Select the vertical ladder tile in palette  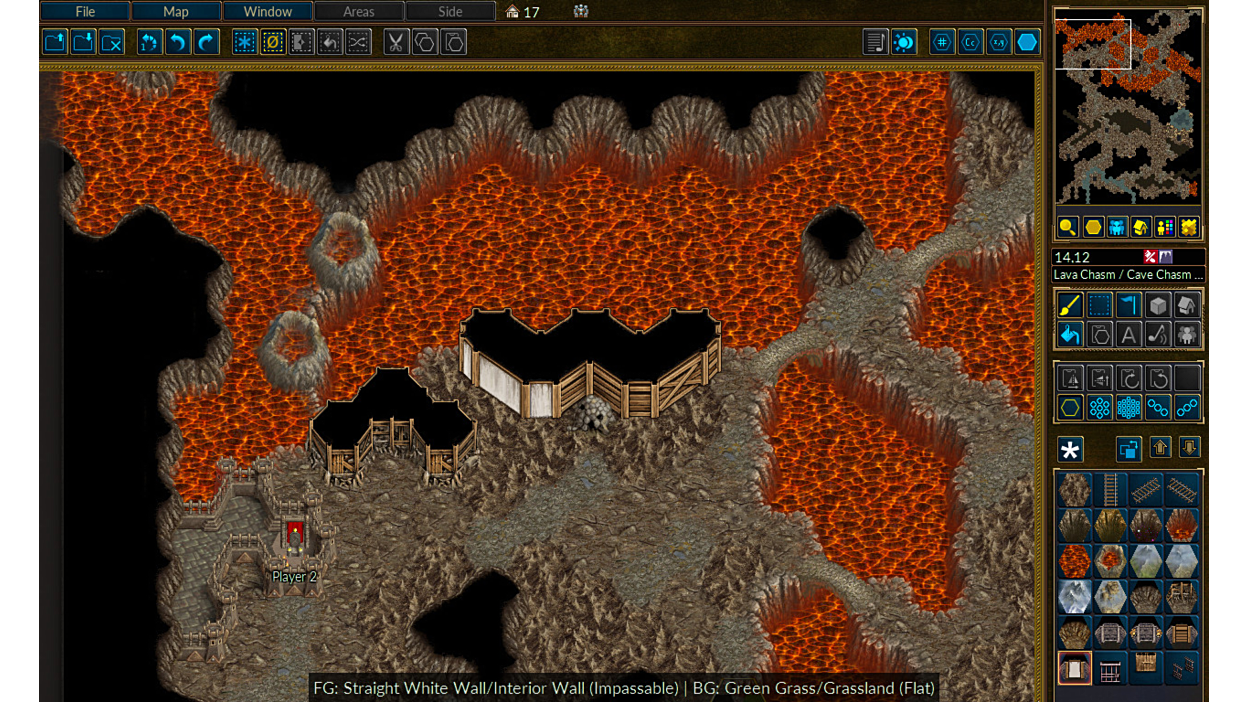[1110, 490]
